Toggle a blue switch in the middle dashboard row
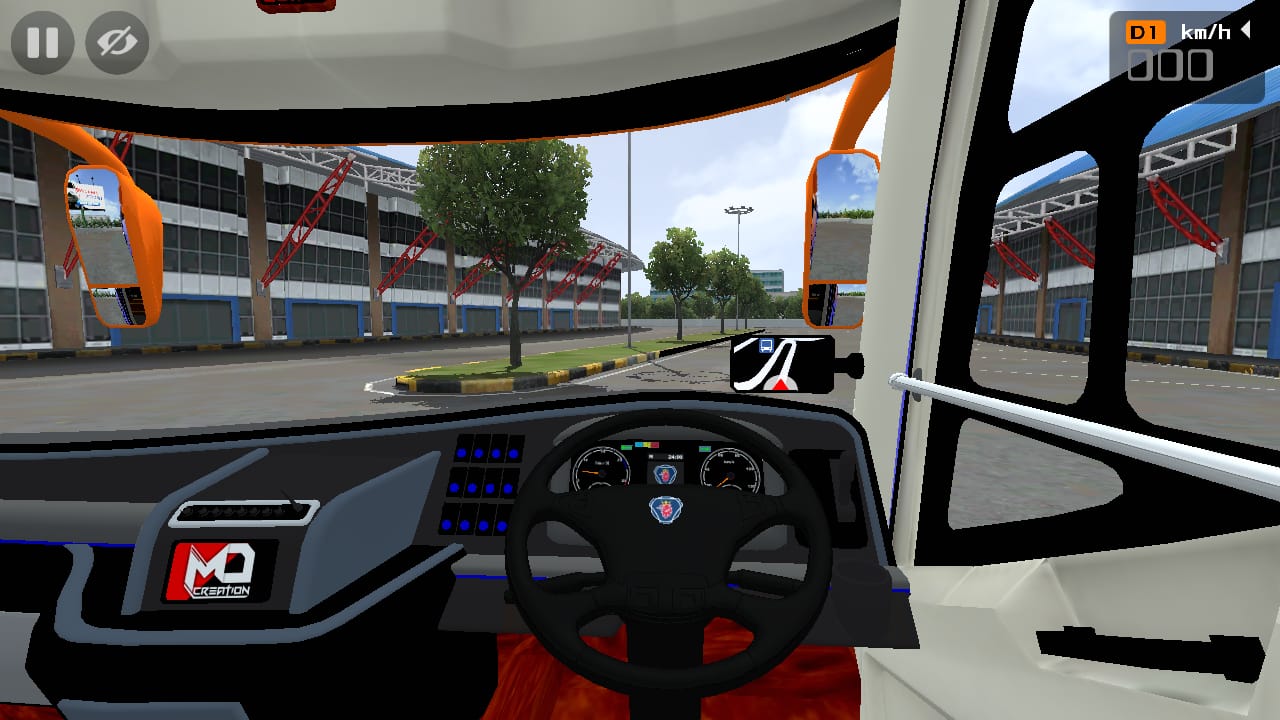 pyautogui.click(x=472, y=486)
